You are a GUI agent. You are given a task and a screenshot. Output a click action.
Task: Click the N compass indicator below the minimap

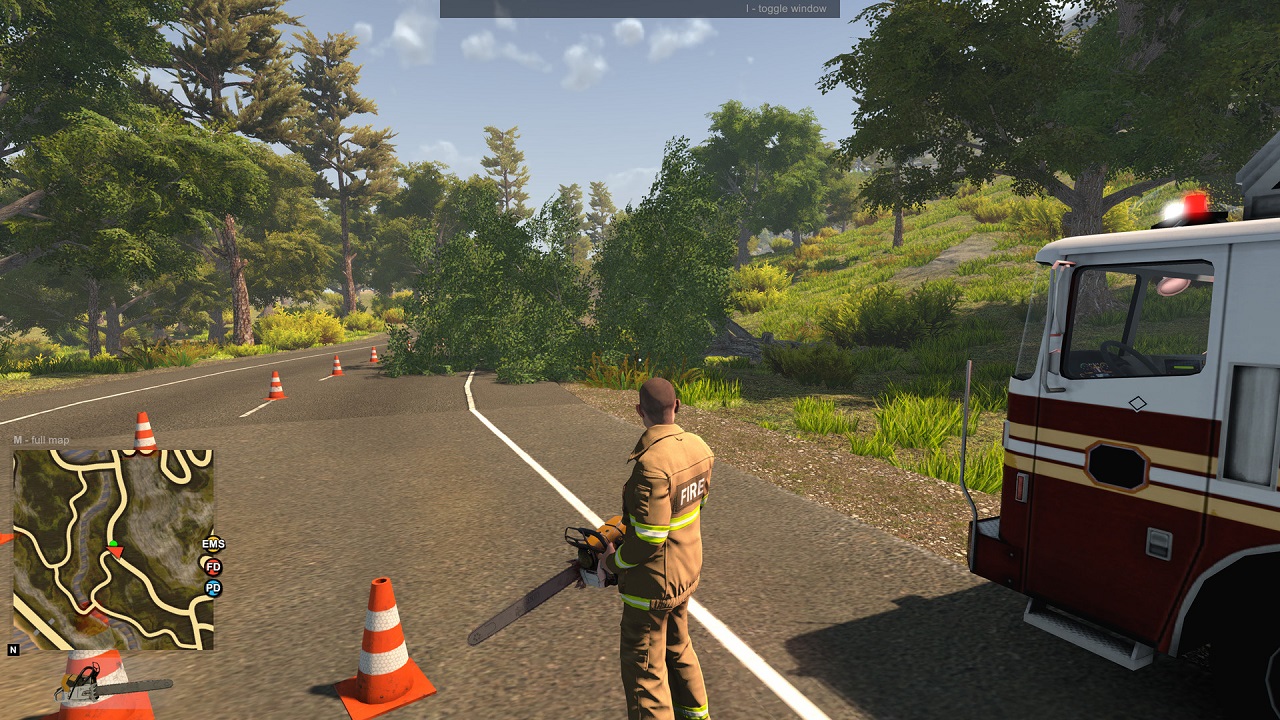point(14,650)
